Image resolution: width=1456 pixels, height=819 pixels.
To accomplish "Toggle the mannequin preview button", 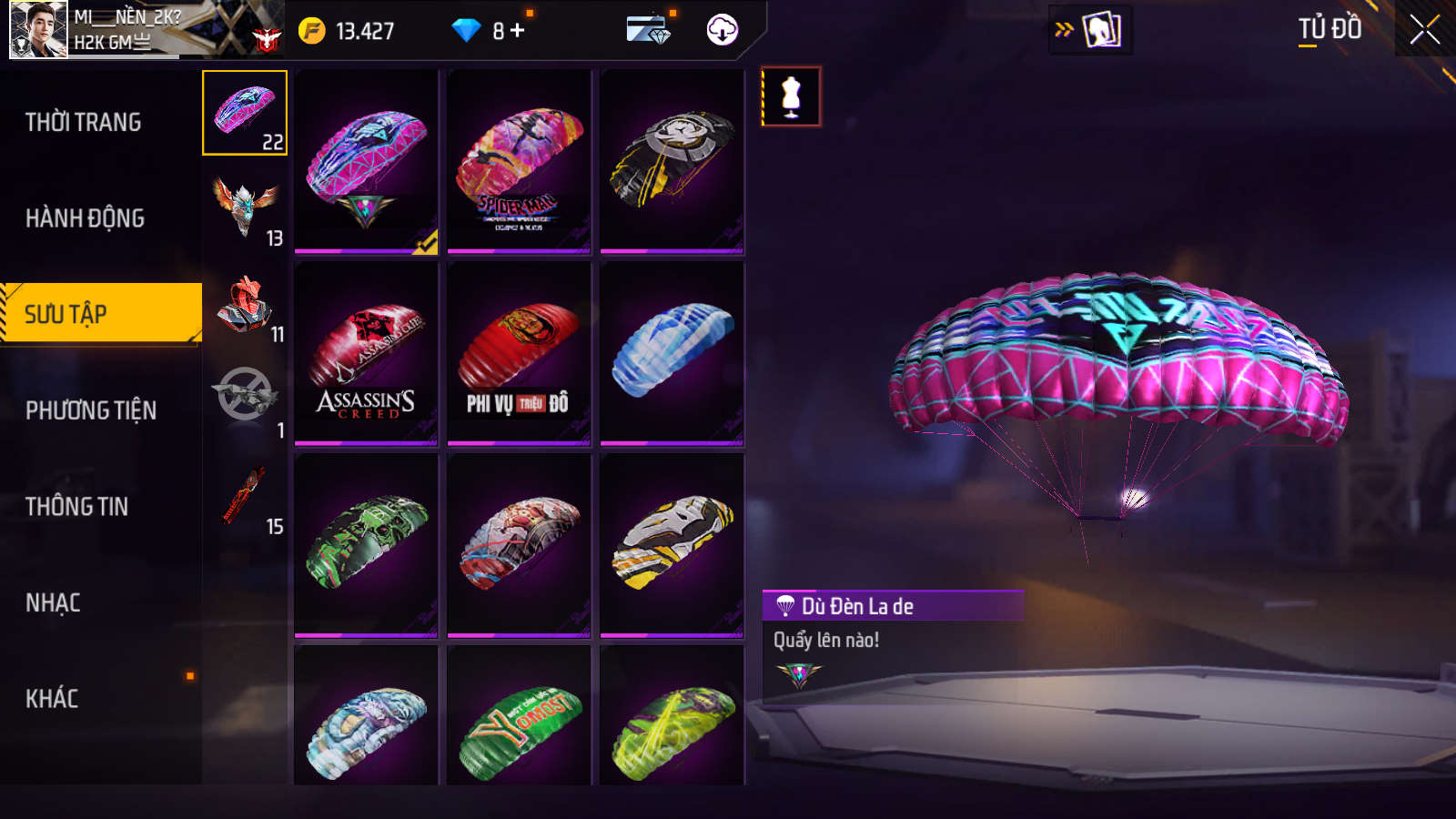I will point(791,96).
